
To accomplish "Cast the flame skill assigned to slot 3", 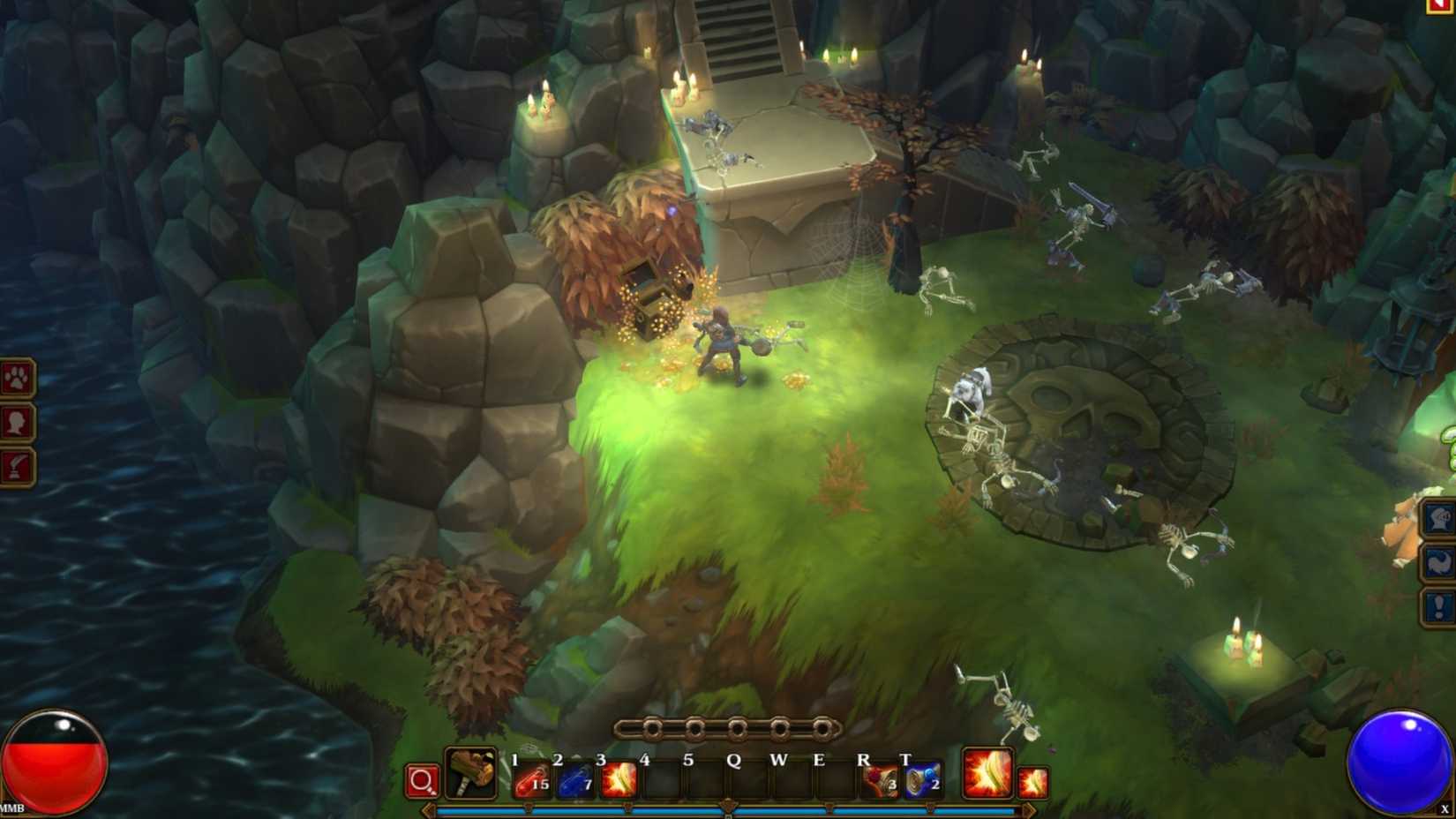I will [x=619, y=780].
